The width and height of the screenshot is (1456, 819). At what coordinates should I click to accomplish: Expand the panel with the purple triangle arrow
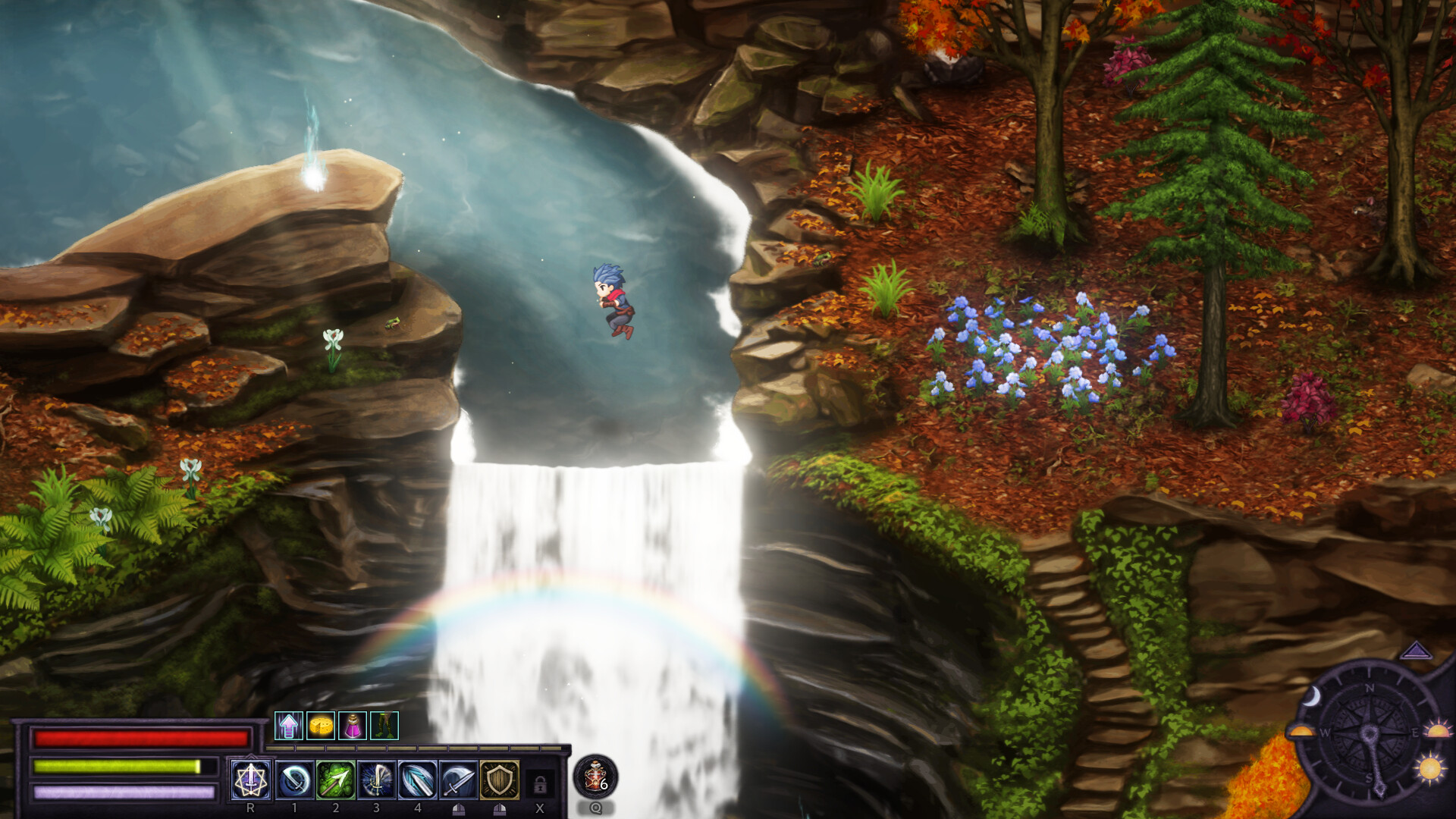[x=1415, y=651]
